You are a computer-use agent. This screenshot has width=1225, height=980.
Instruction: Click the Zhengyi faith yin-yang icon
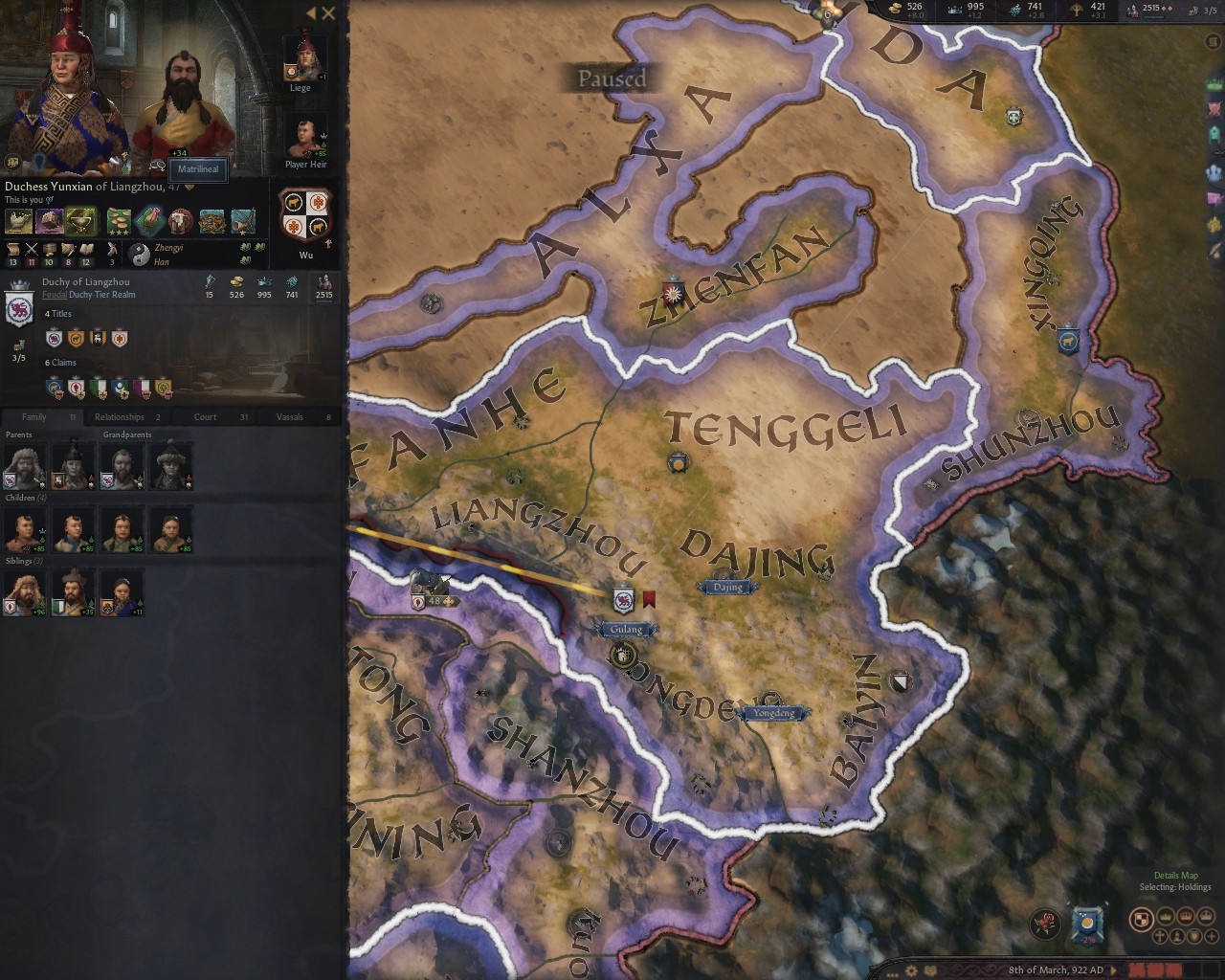coord(140,254)
